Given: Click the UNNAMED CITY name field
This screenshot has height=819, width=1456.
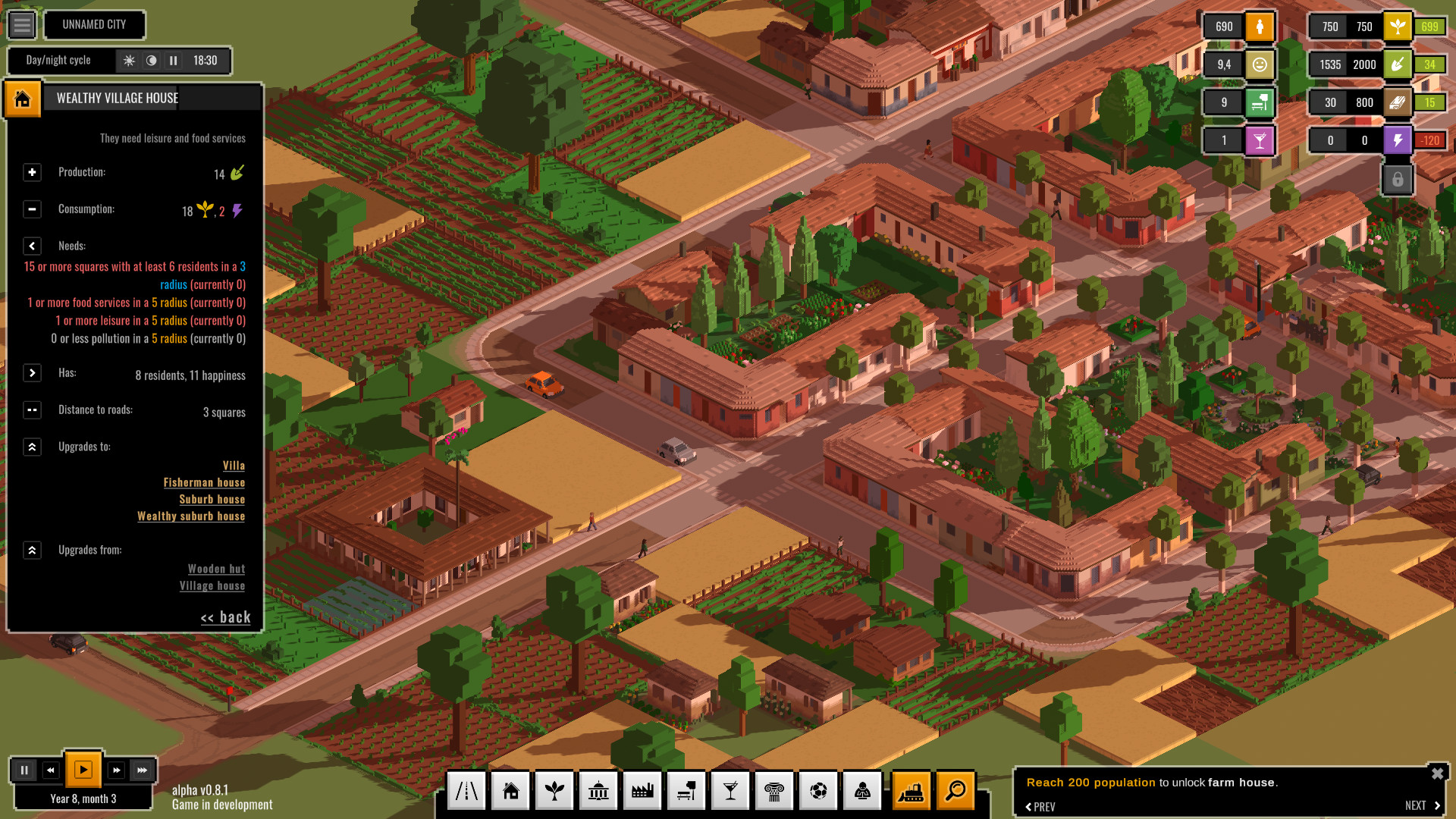Looking at the screenshot, I should [x=95, y=25].
